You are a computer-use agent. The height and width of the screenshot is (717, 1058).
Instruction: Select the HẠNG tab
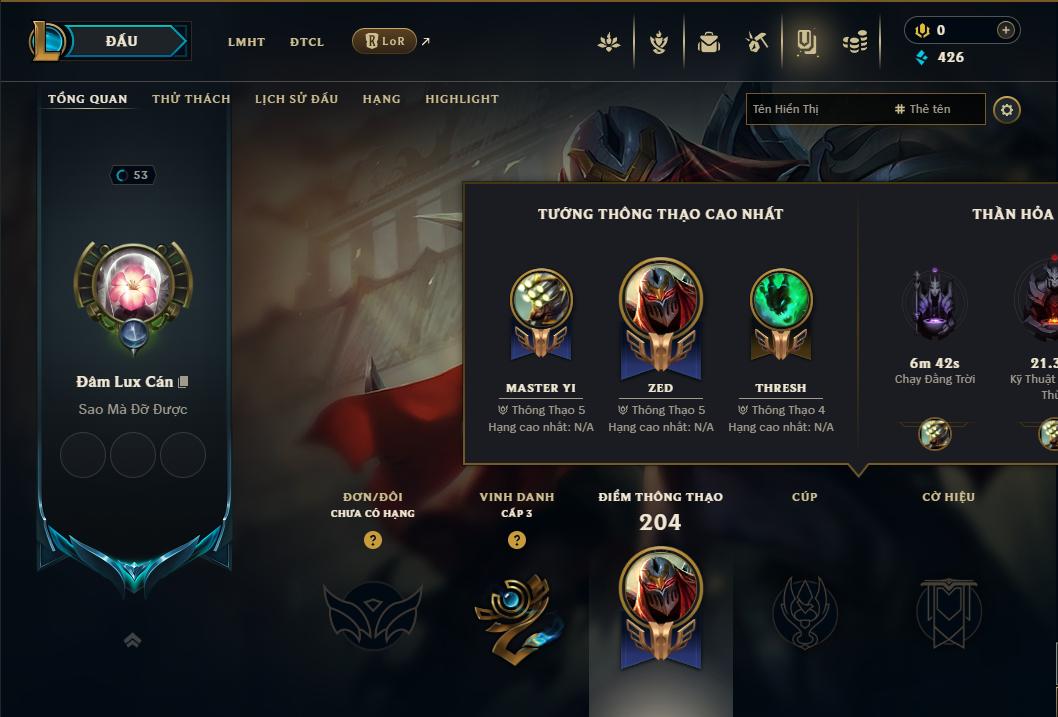(x=381, y=99)
